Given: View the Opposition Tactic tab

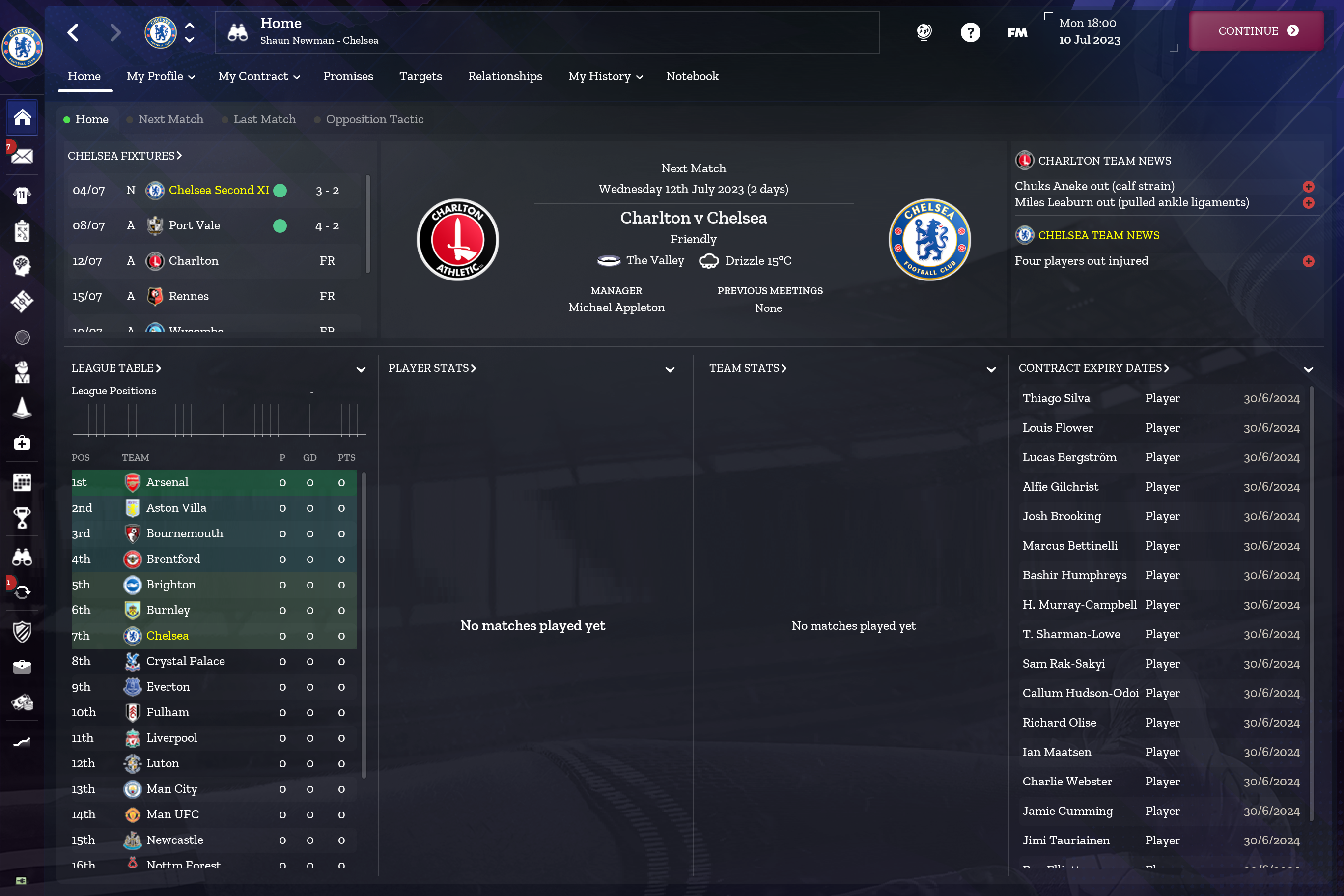Looking at the screenshot, I should point(374,119).
